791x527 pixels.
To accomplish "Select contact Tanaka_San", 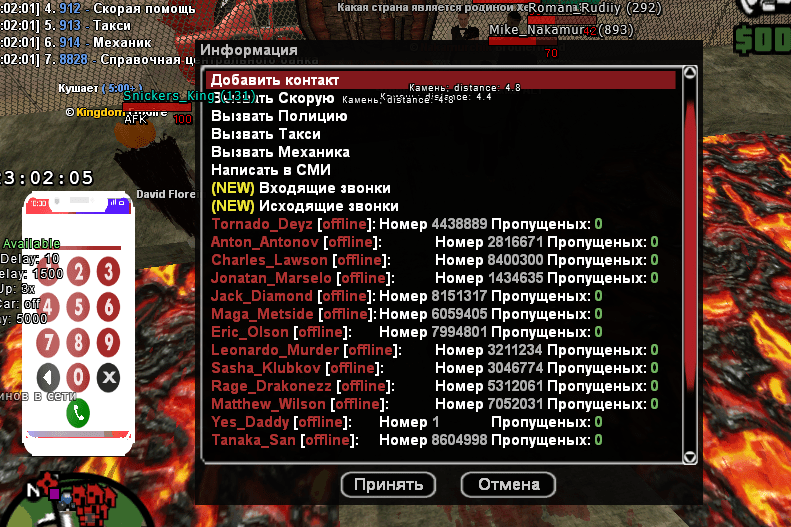I will 255,440.
